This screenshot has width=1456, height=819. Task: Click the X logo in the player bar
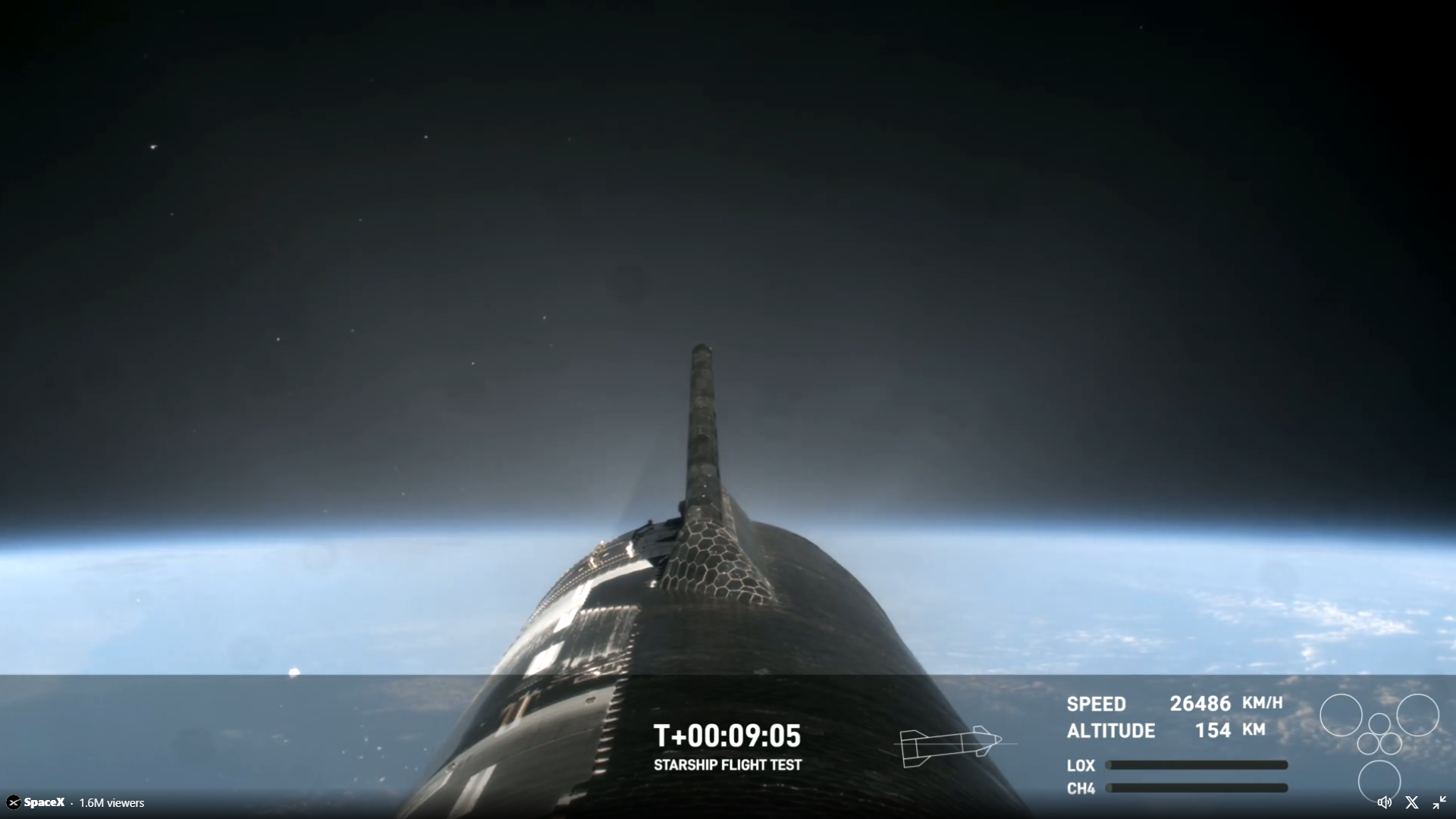click(1412, 802)
